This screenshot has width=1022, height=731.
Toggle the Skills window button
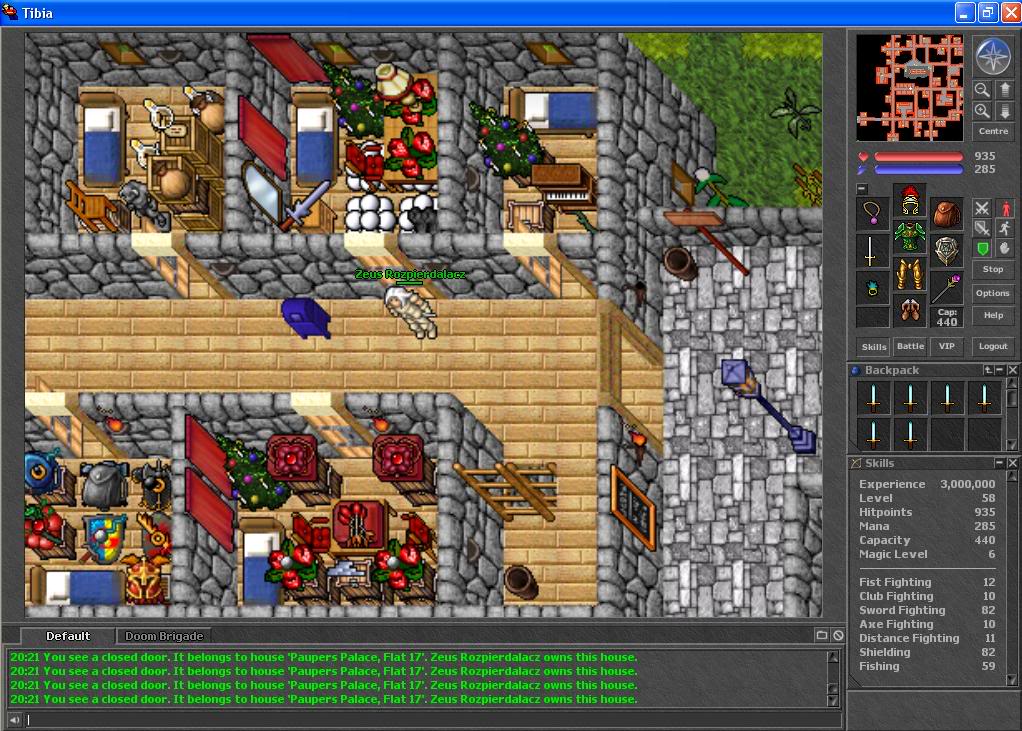point(874,346)
